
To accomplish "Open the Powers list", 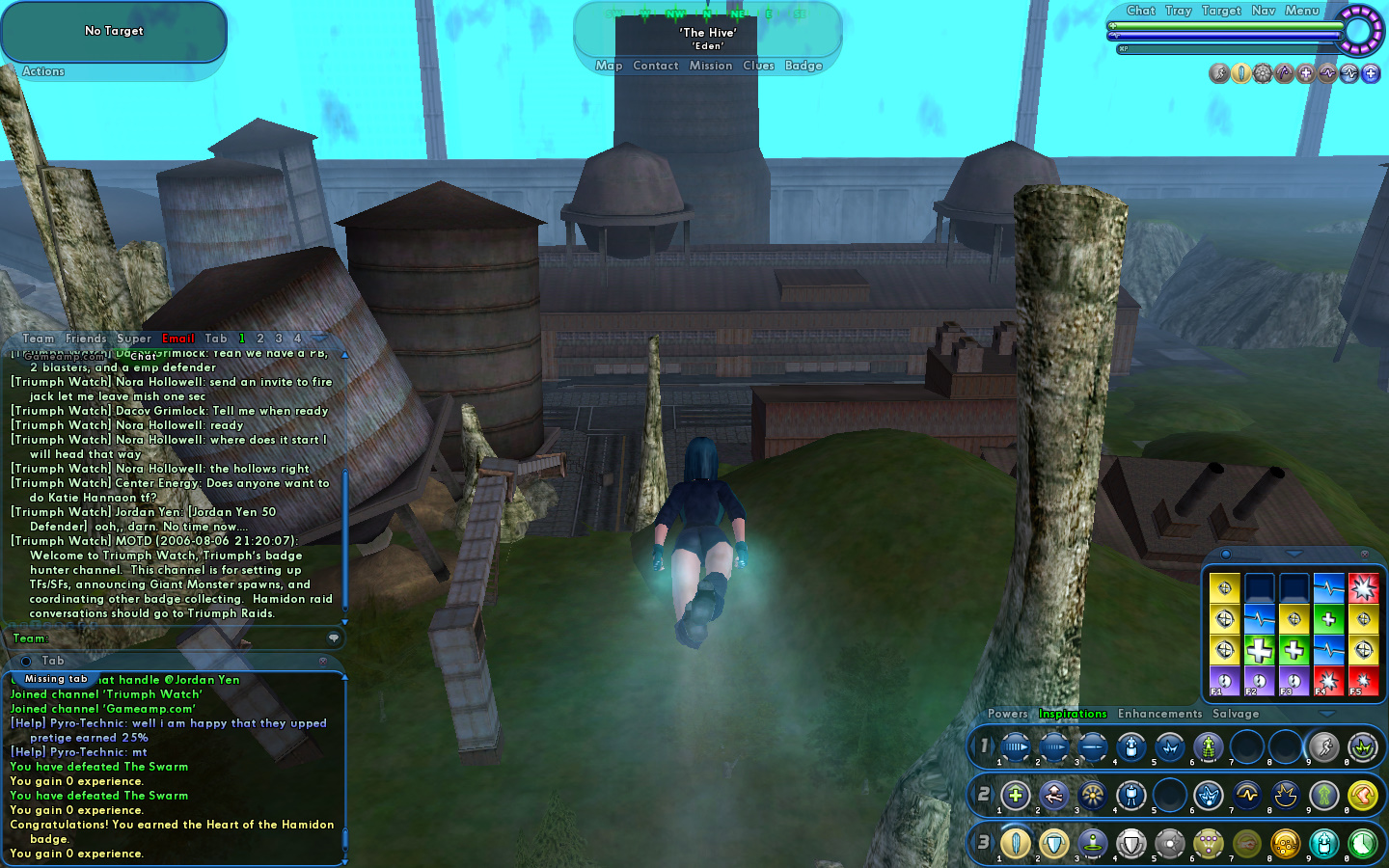I will click(x=1007, y=714).
